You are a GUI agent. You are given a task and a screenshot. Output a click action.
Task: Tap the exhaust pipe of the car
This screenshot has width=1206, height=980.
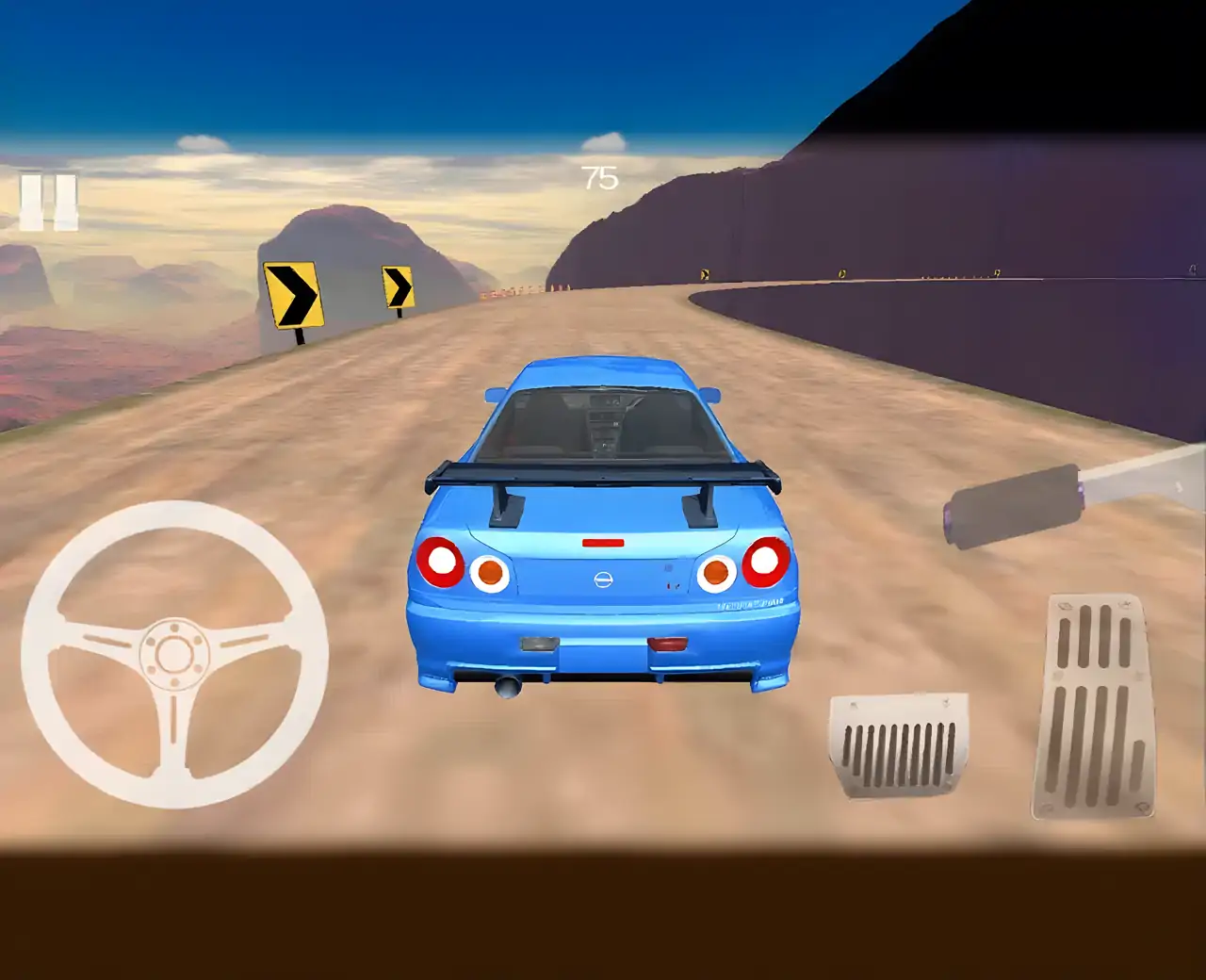(509, 686)
